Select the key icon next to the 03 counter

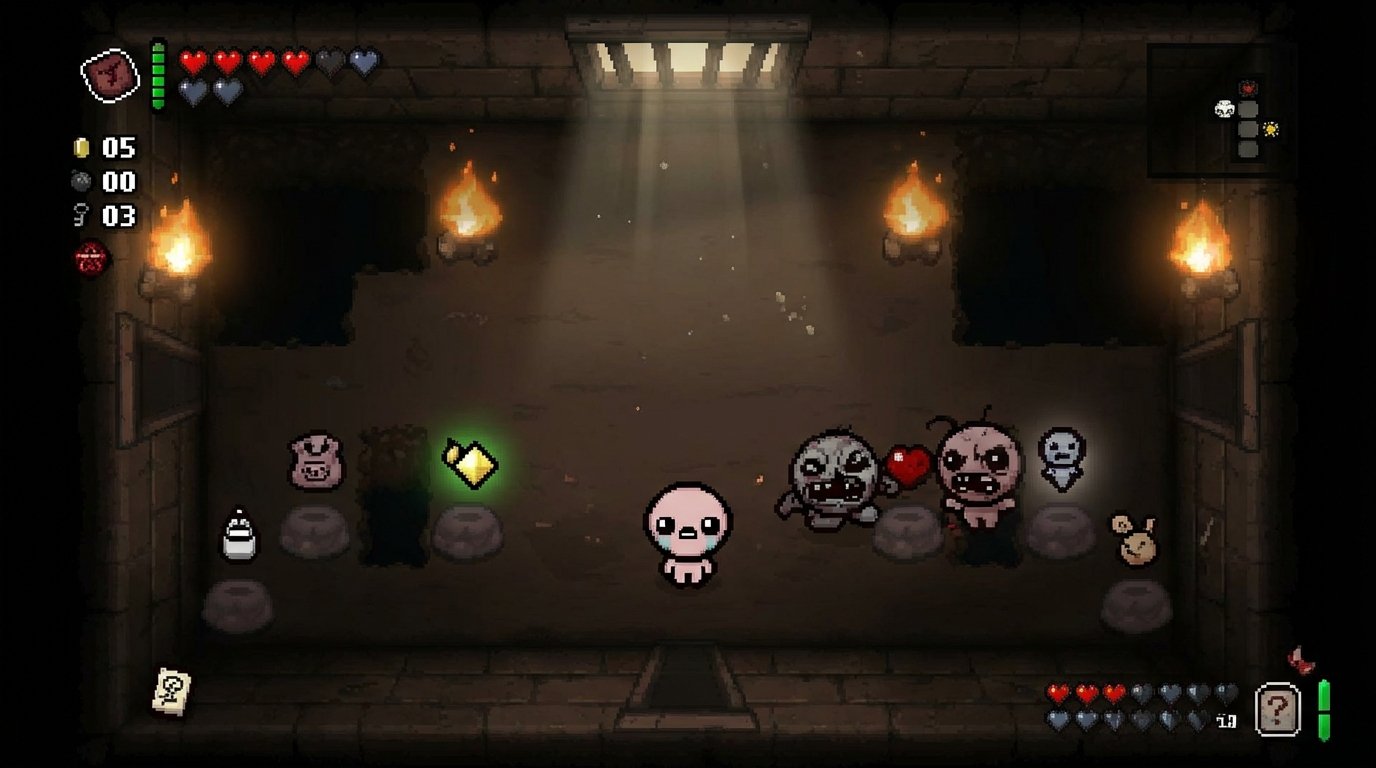tap(80, 212)
